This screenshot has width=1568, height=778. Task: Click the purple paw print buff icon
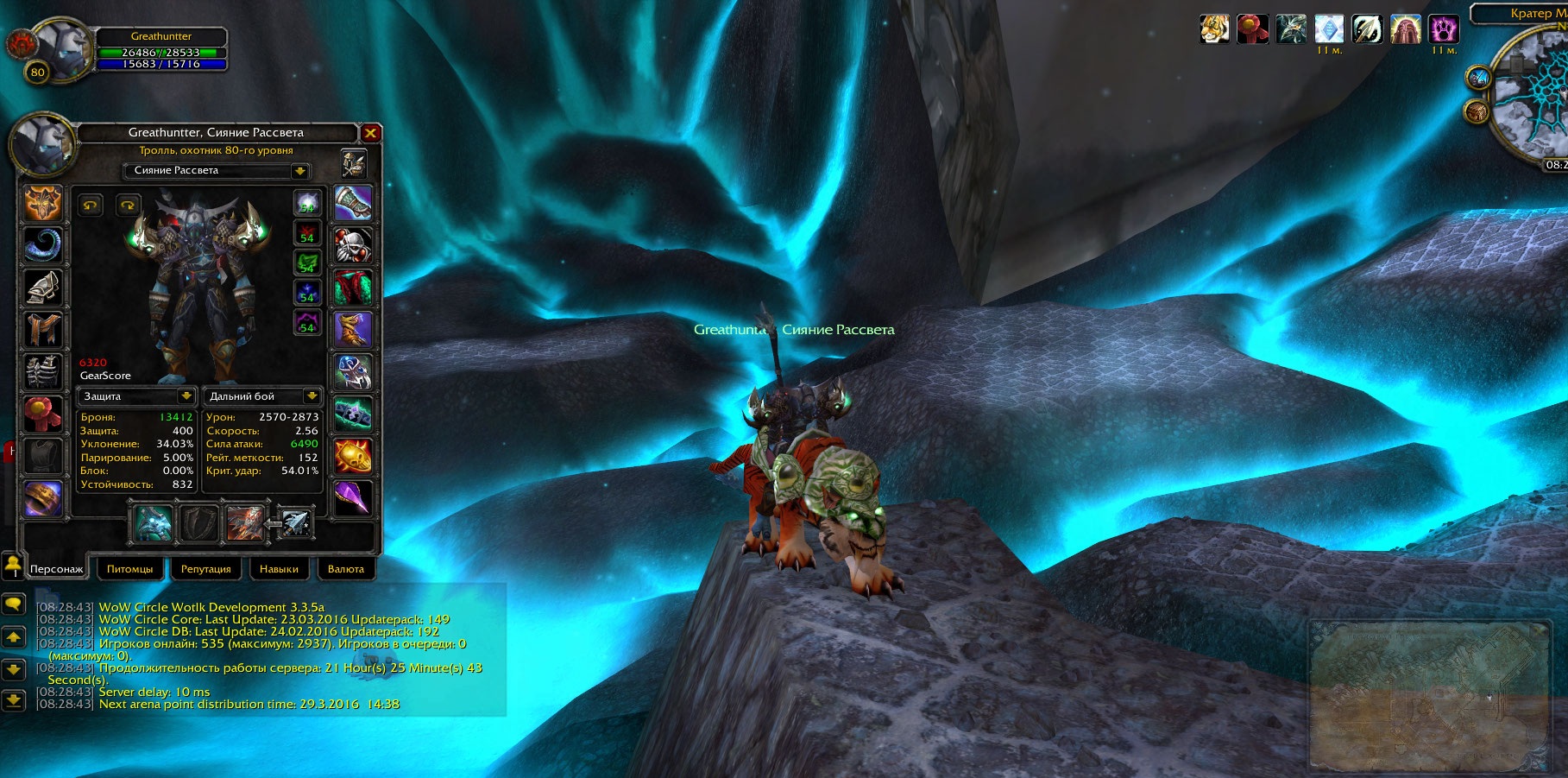pos(1443,29)
